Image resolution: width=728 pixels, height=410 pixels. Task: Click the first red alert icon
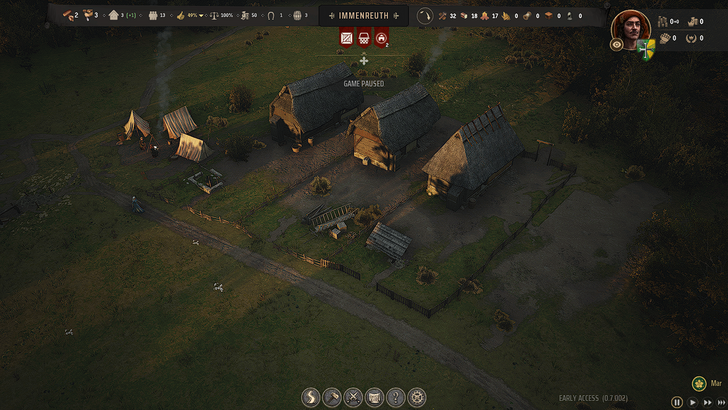[346, 39]
